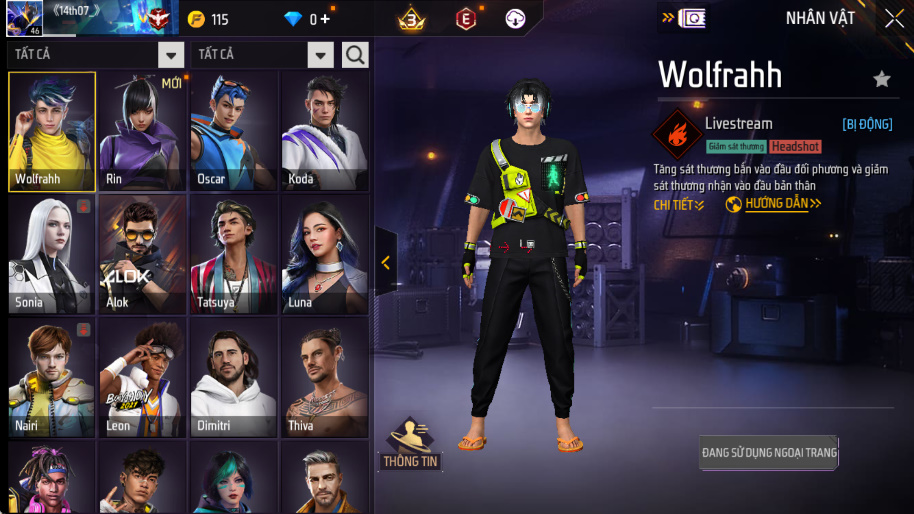Pick the Luna character portrait
The image size is (914, 514).
click(325, 254)
